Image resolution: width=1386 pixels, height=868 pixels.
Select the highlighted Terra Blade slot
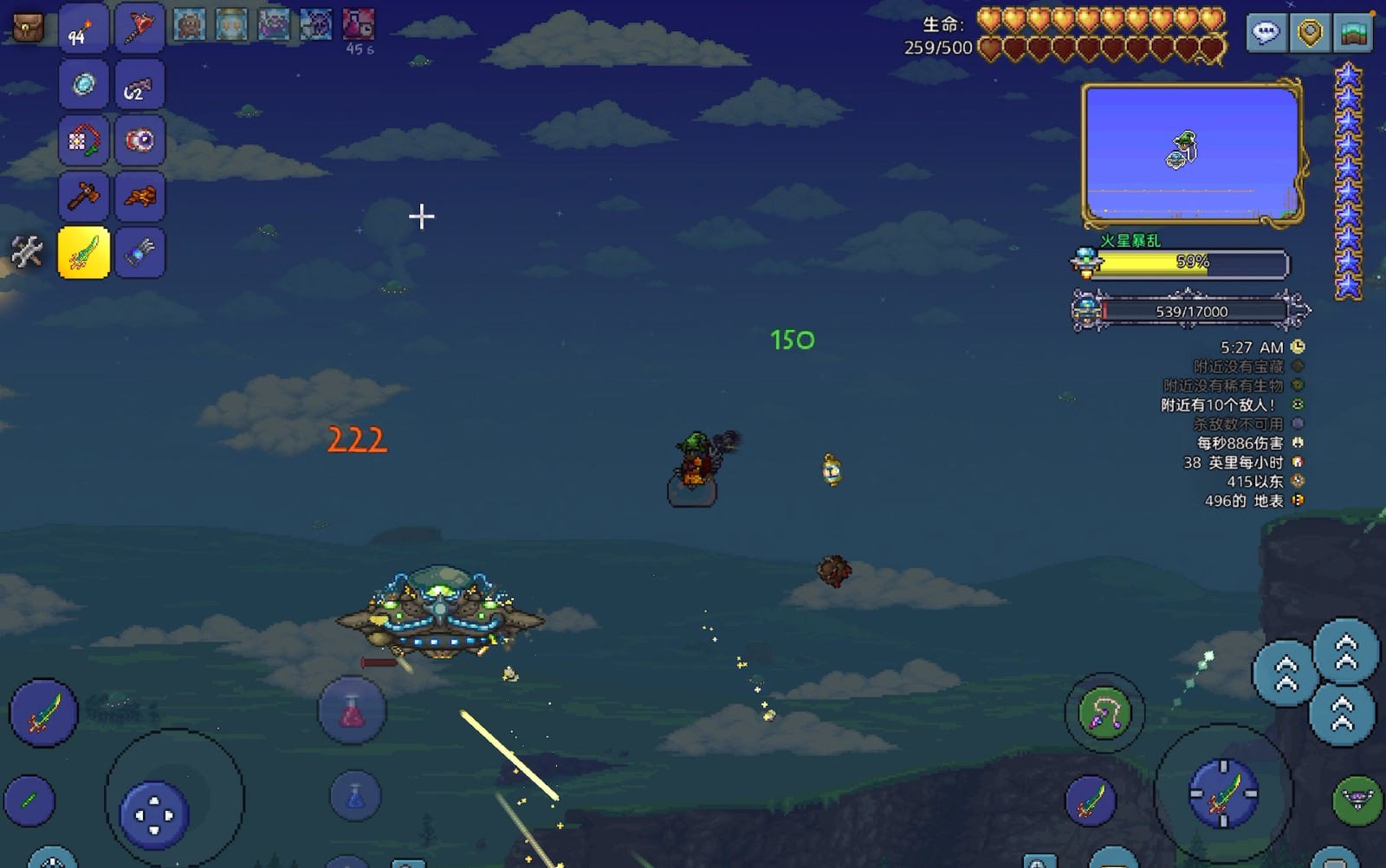[x=83, y=252]
